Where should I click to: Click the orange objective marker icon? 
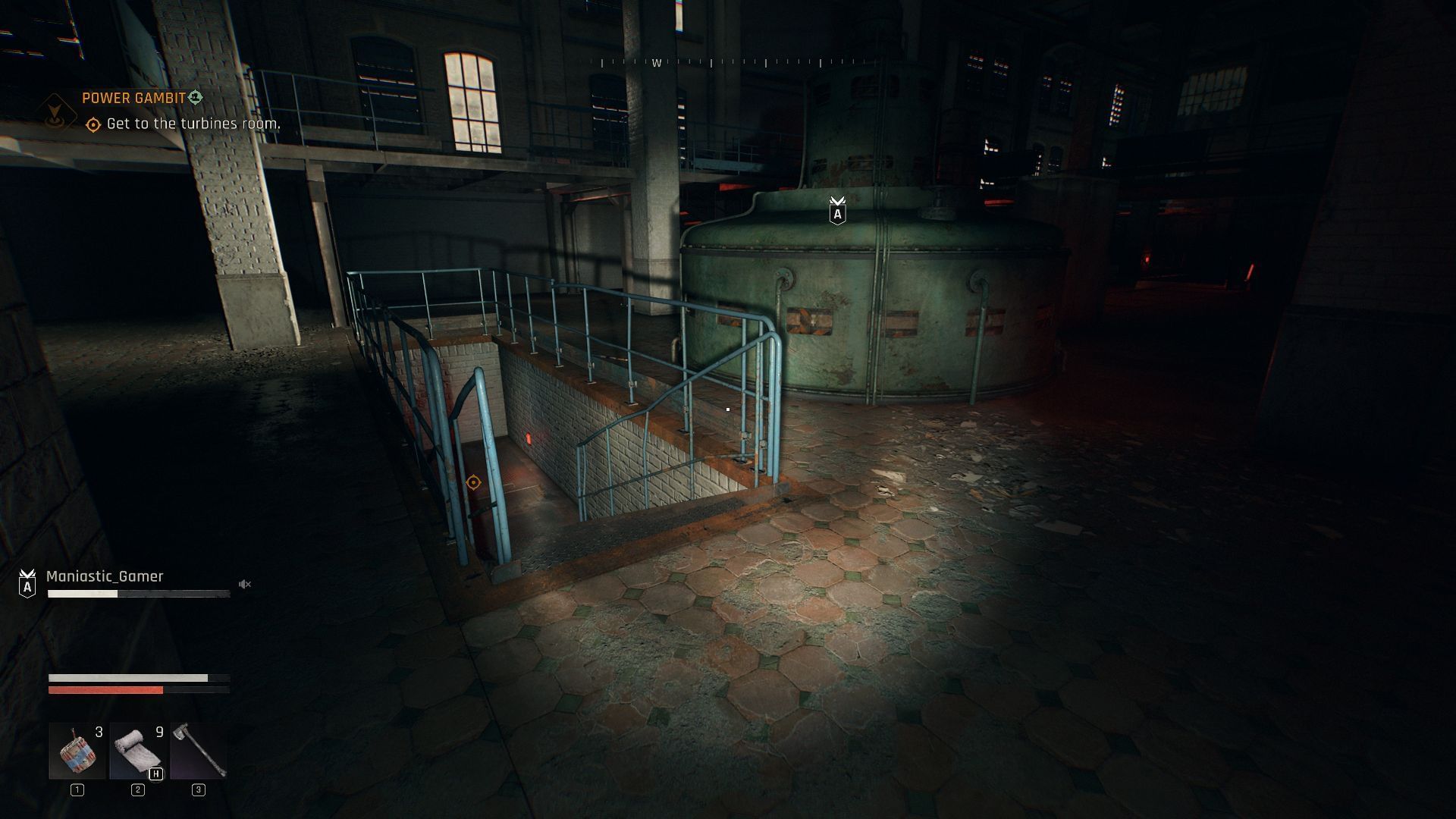pos(92,123)
